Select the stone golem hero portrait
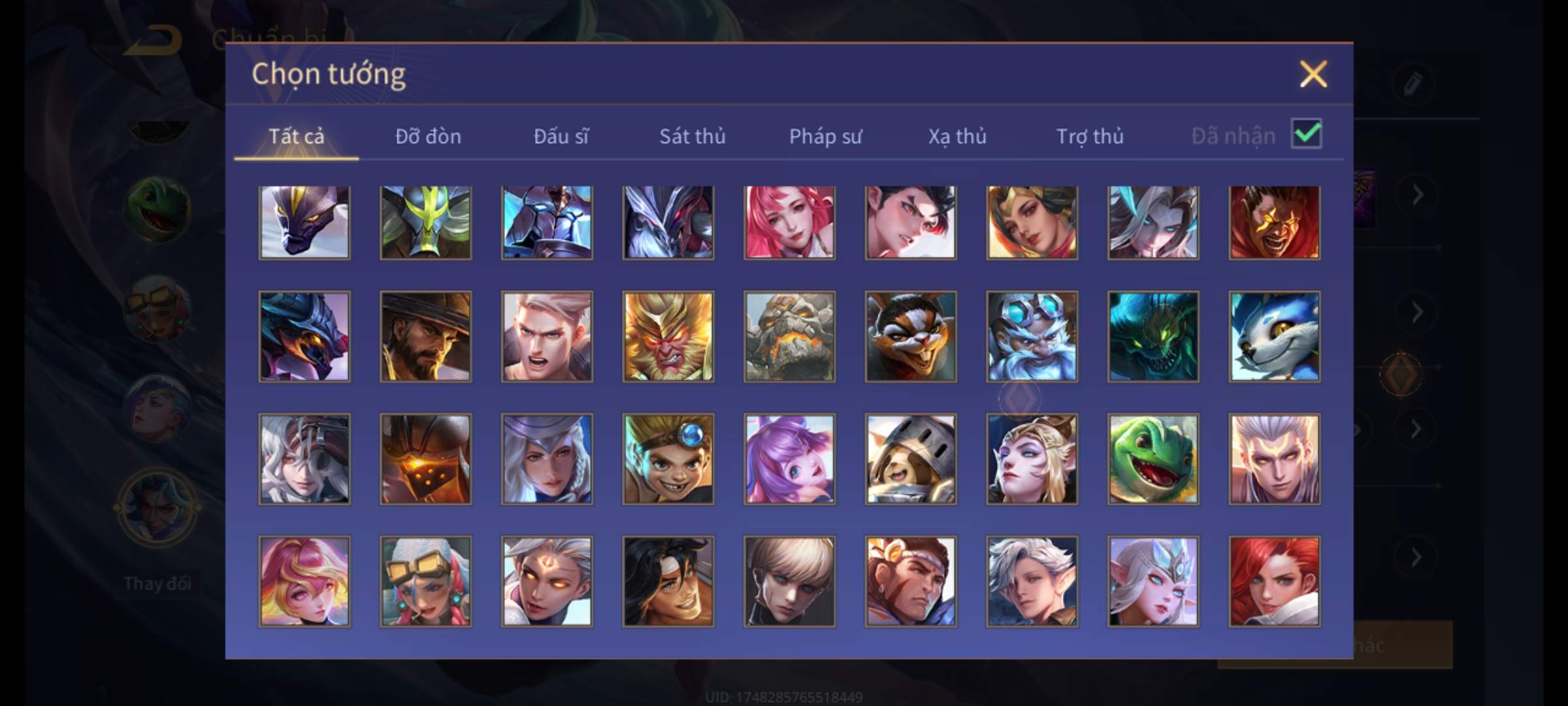This screenshot has width=1568, height=706. 789,337
